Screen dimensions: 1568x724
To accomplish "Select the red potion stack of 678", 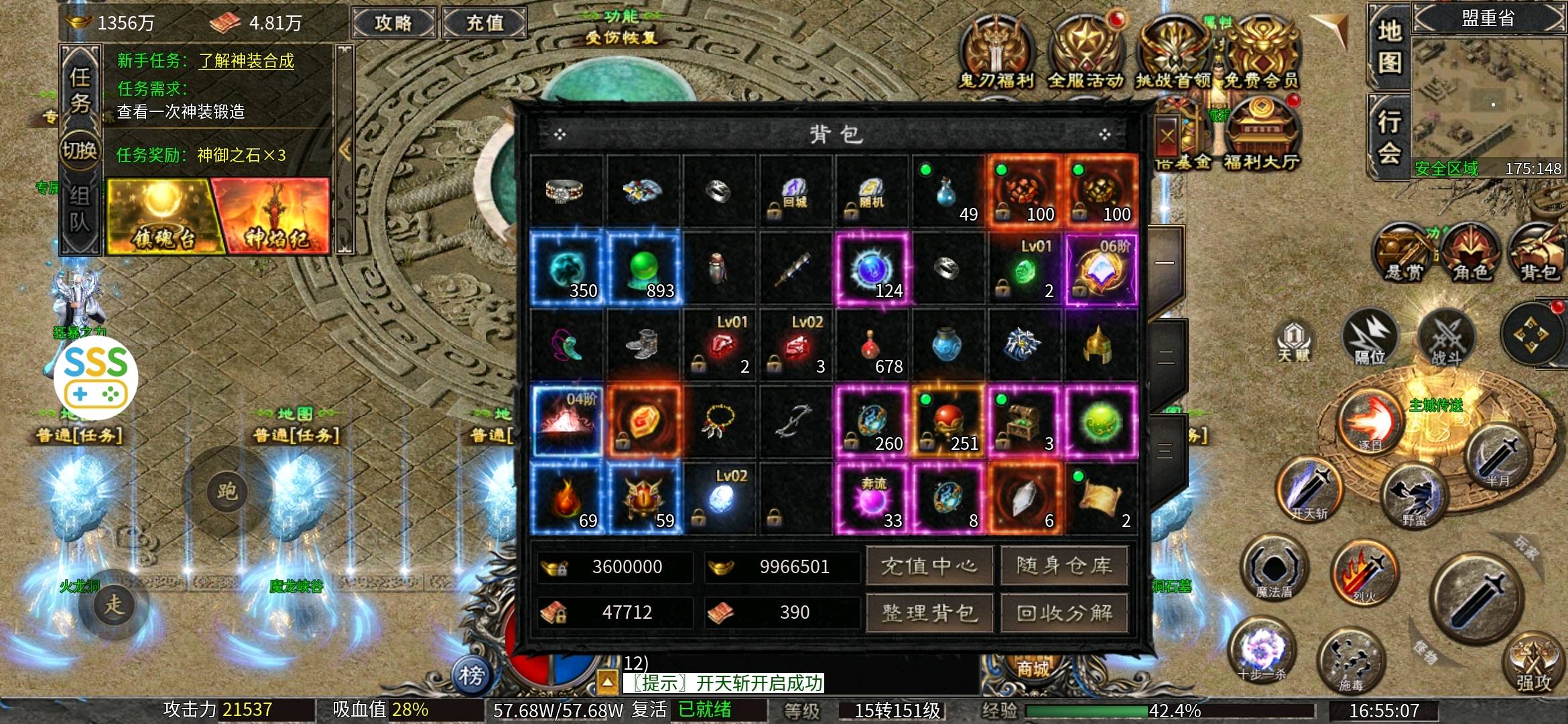I will point(871,347).
